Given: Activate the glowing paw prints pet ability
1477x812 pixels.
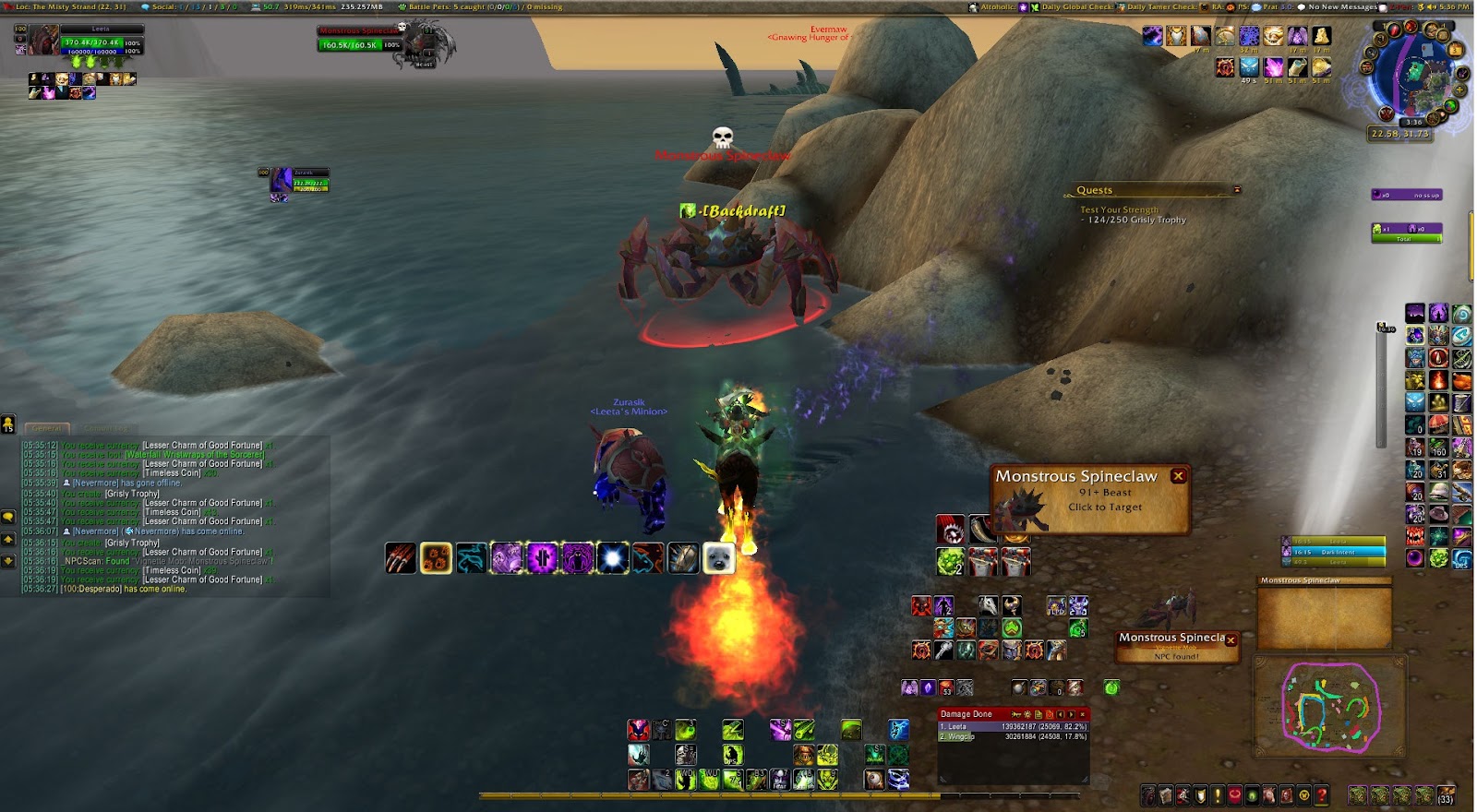Looking at the screenshot, I should 436,558.
